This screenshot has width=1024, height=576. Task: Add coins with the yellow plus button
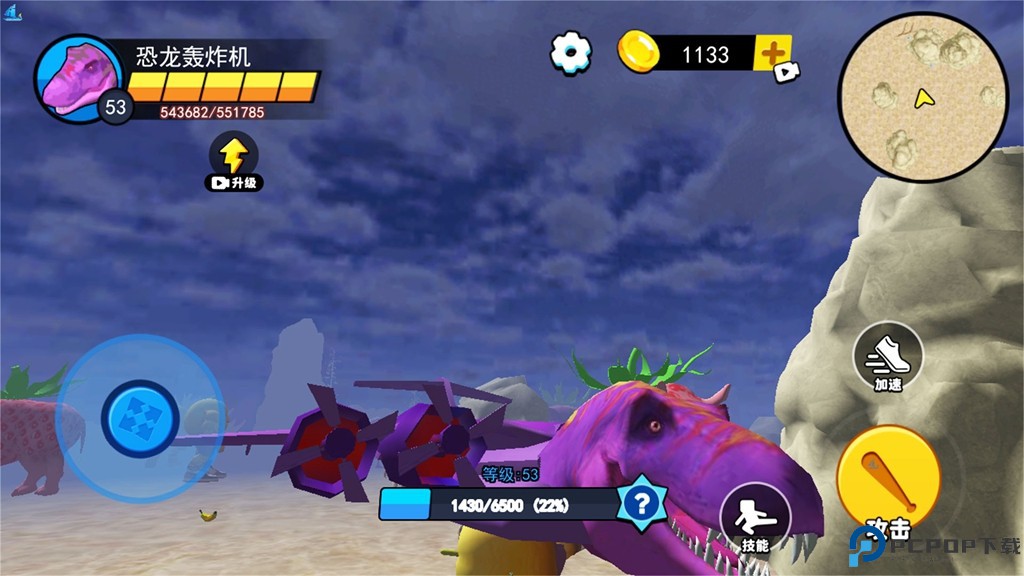(772, 53)
